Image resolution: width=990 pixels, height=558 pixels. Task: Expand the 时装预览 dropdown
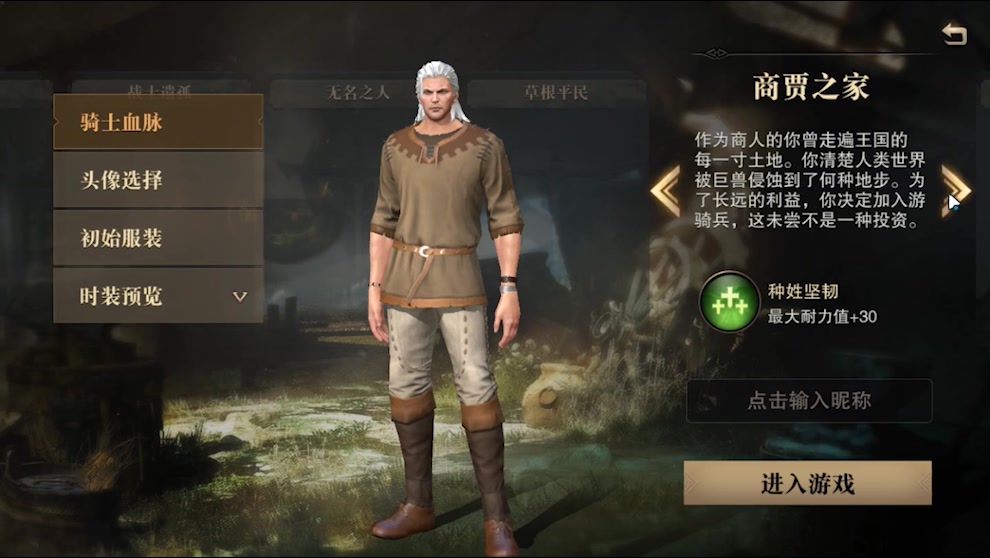pos(158,296)
